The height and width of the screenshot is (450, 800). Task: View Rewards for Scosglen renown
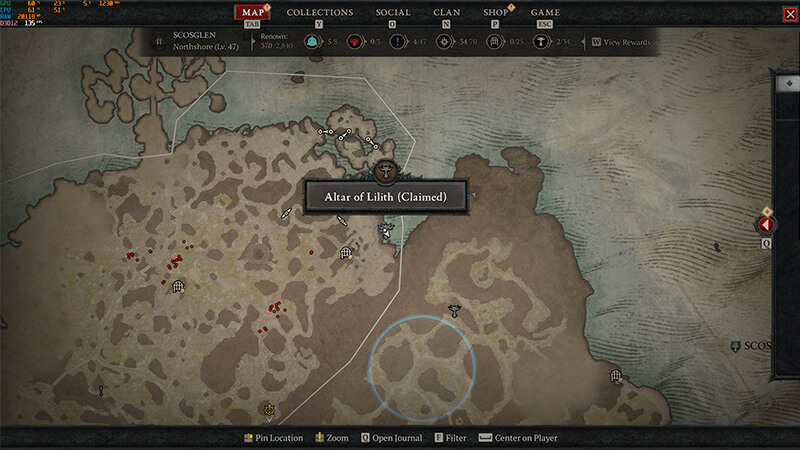pyautogui.click(x=621, y=42)
